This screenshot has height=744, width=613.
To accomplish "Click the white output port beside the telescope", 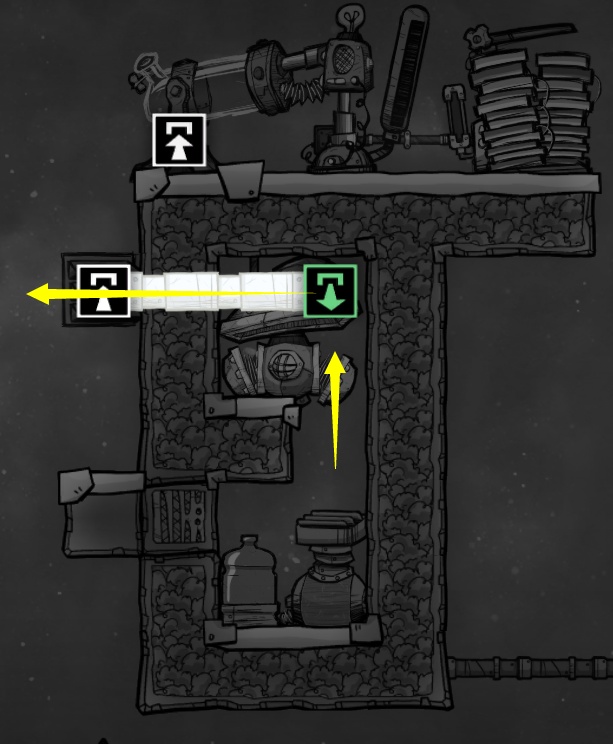I will click(x=178, y=140).
